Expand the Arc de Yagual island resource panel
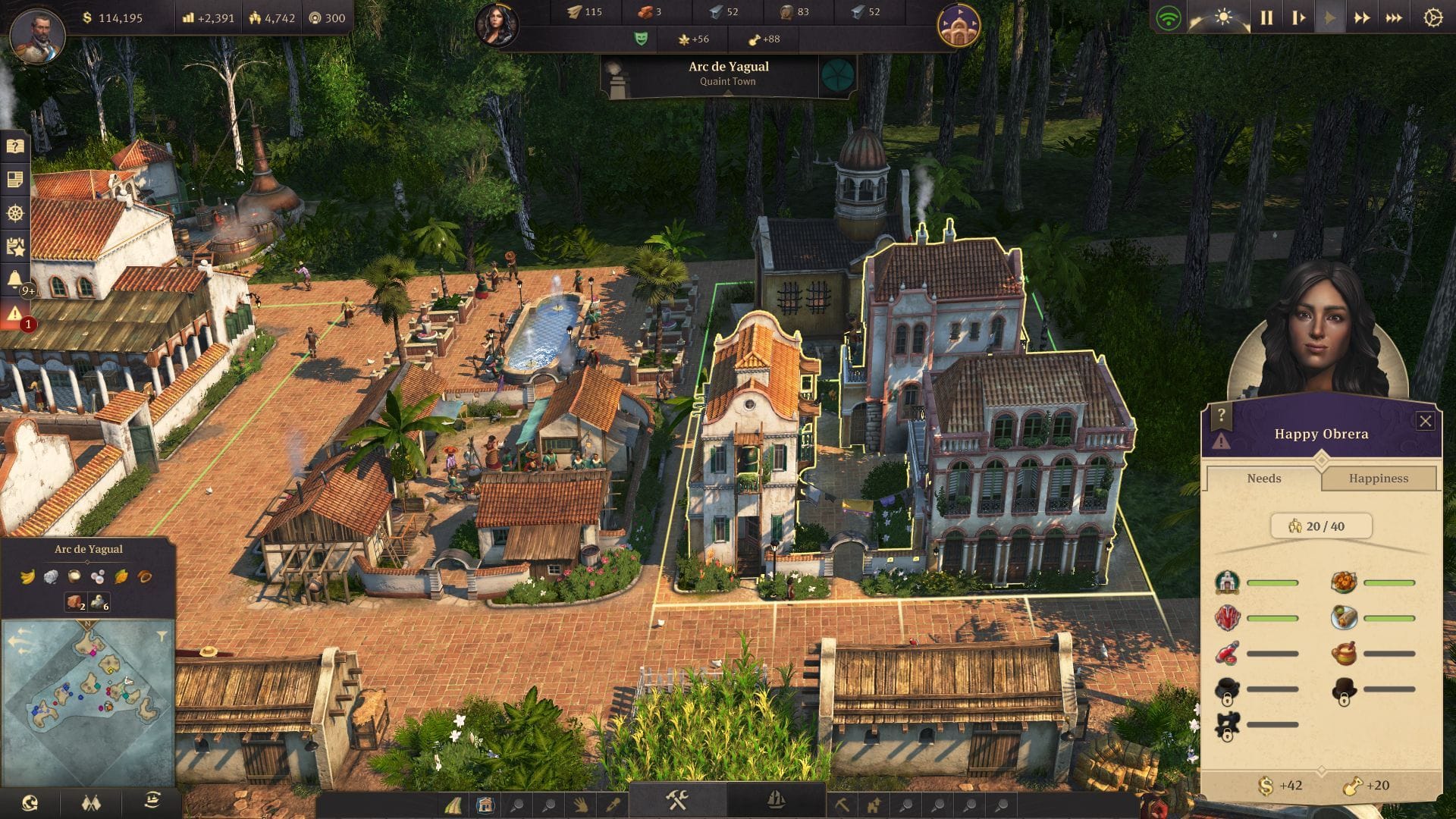 pos(87,562)
